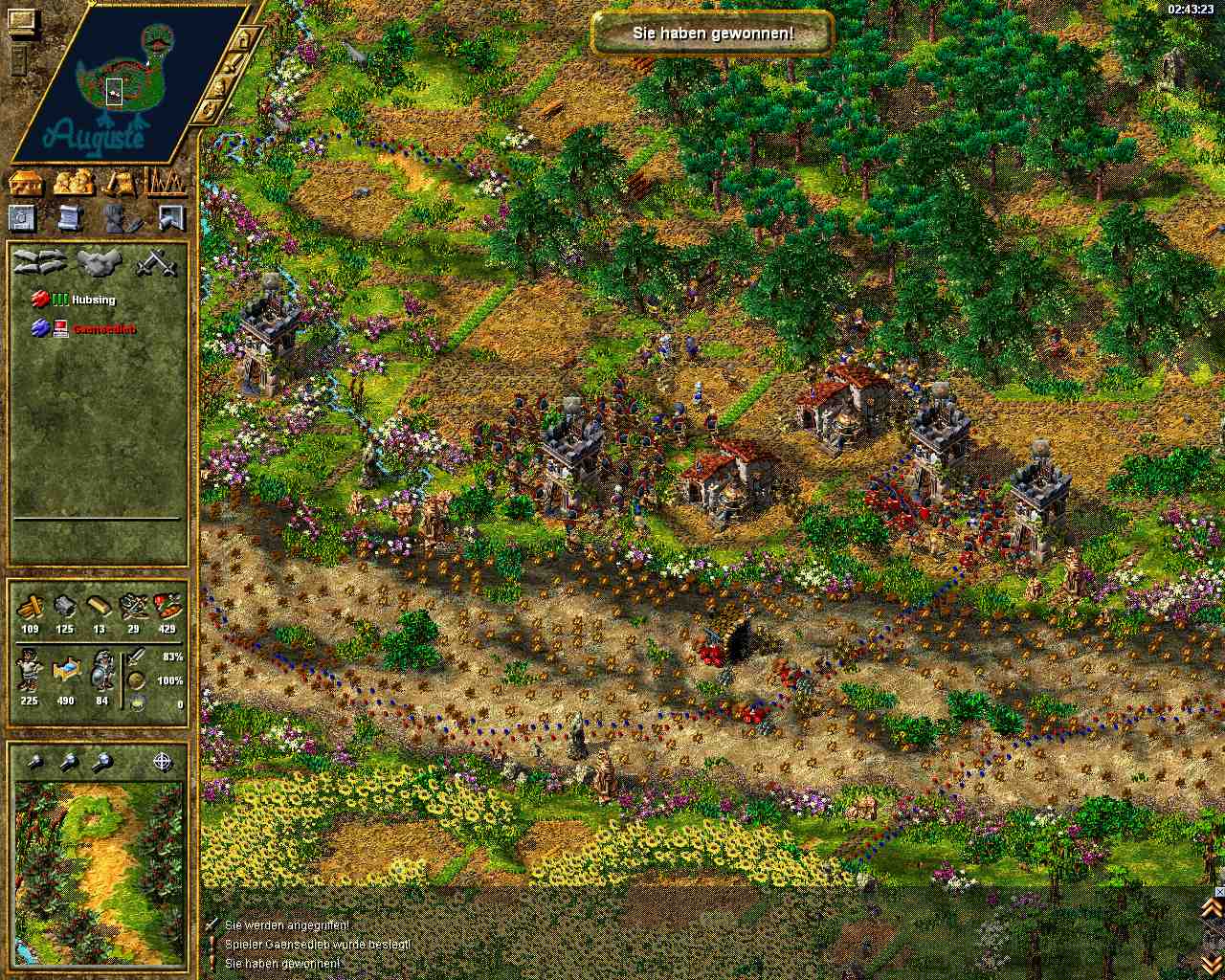Click the 'Sie haben gewonnen!' banner

pyautogui.click(x=713, y=33)
